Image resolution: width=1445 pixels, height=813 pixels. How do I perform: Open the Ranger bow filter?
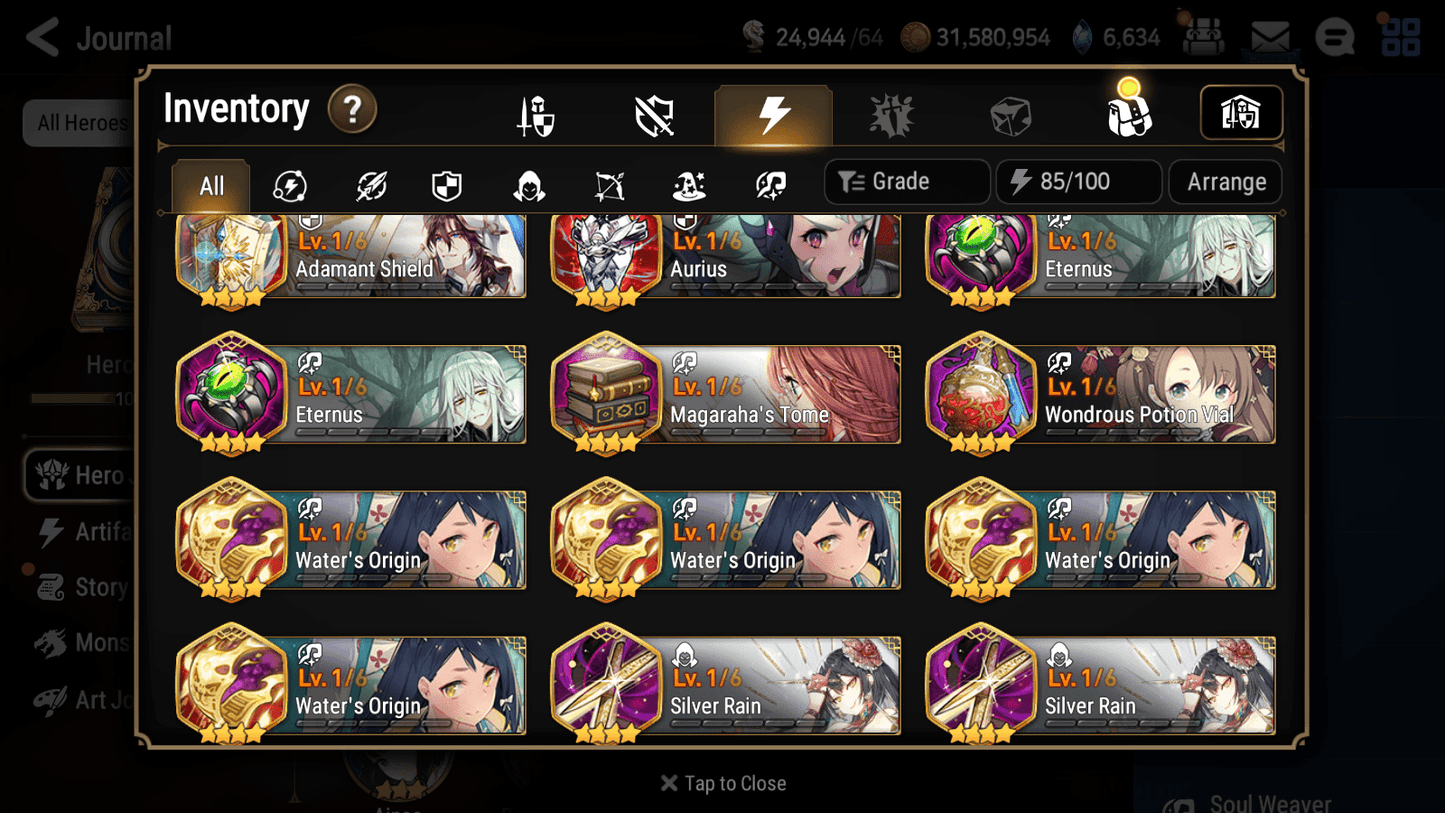point(609,182)
